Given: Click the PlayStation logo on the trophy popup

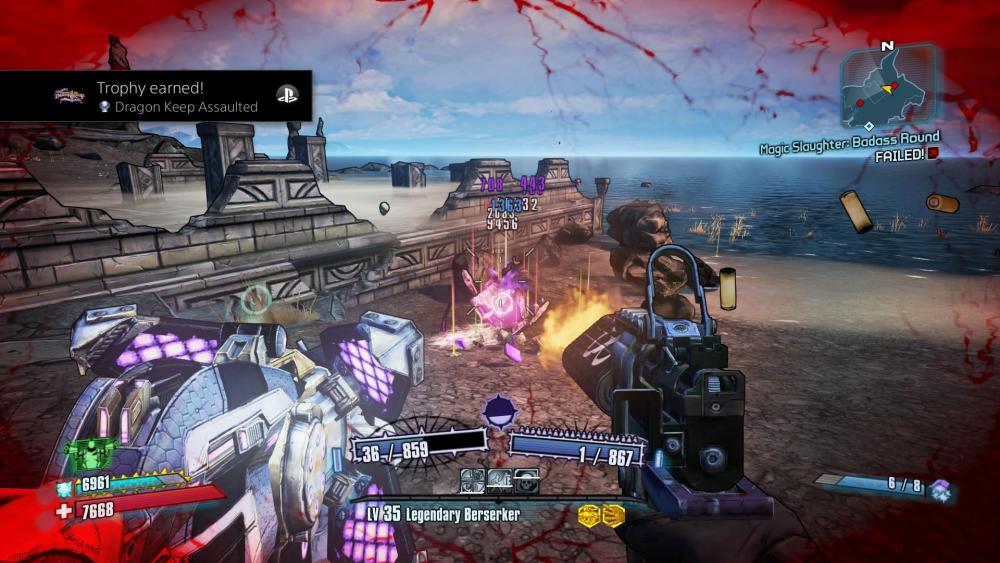Looking at the screenshot, I should point(285,96).
